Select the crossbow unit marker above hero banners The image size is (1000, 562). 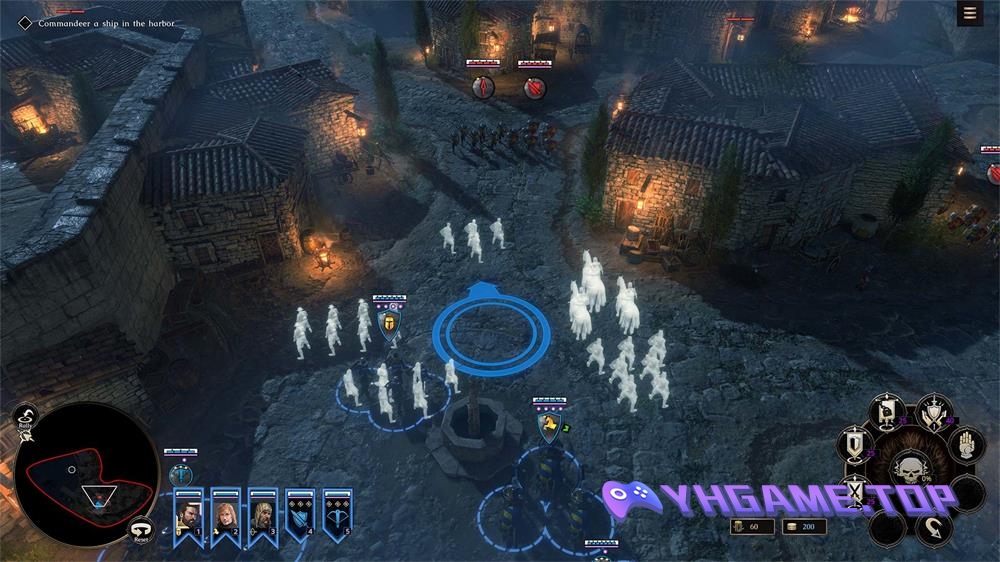[x=181, y=472]
